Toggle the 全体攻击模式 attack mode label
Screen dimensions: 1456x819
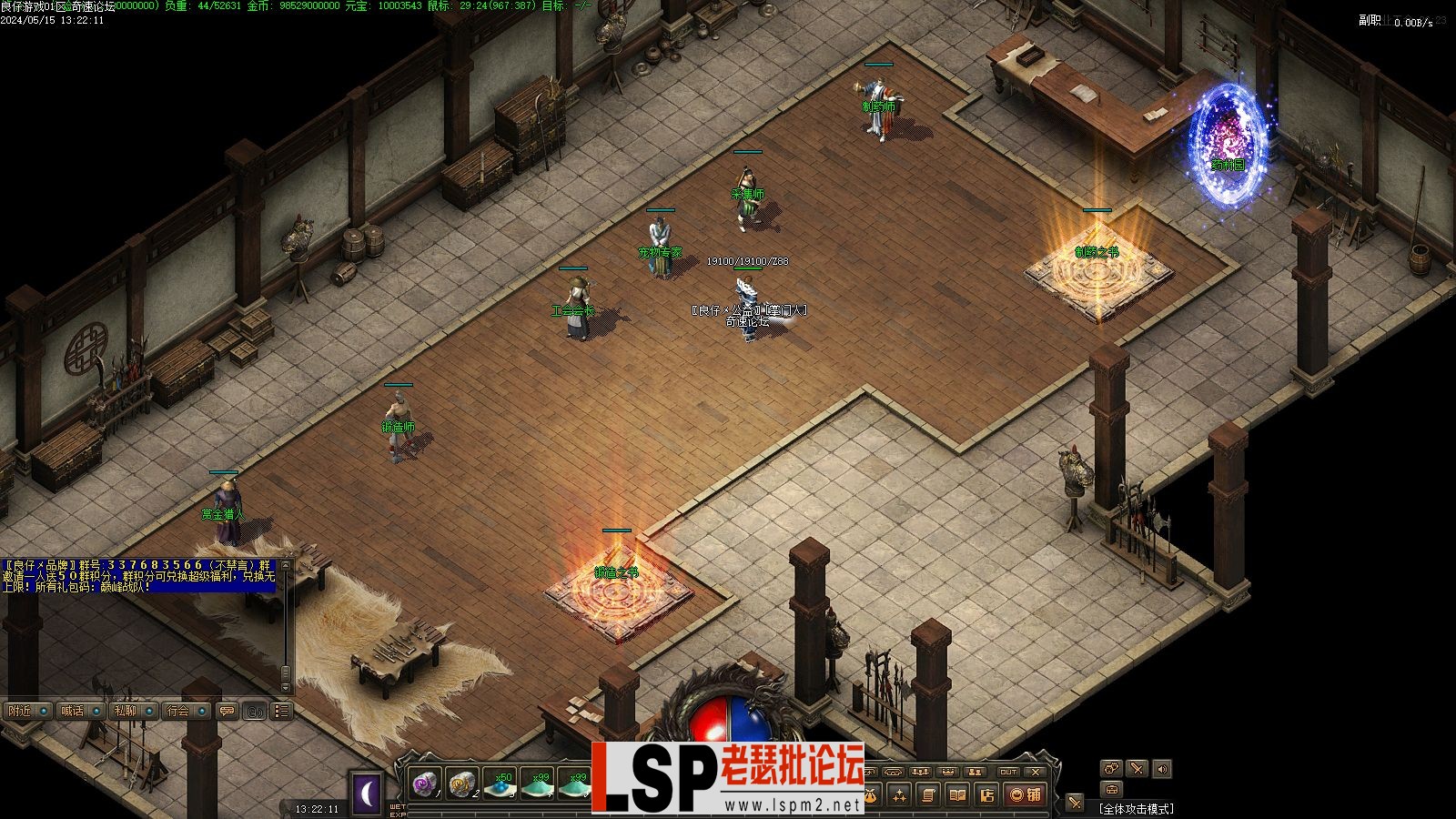(x=1136, y=808)
